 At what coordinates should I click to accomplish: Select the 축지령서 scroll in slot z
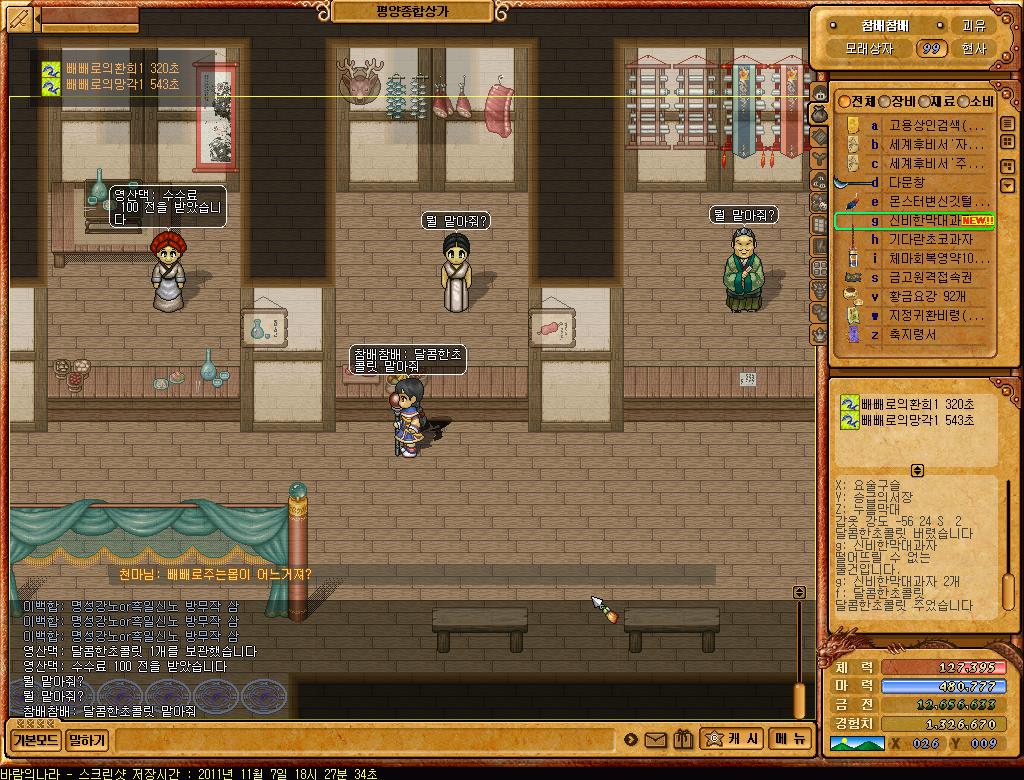912,334
